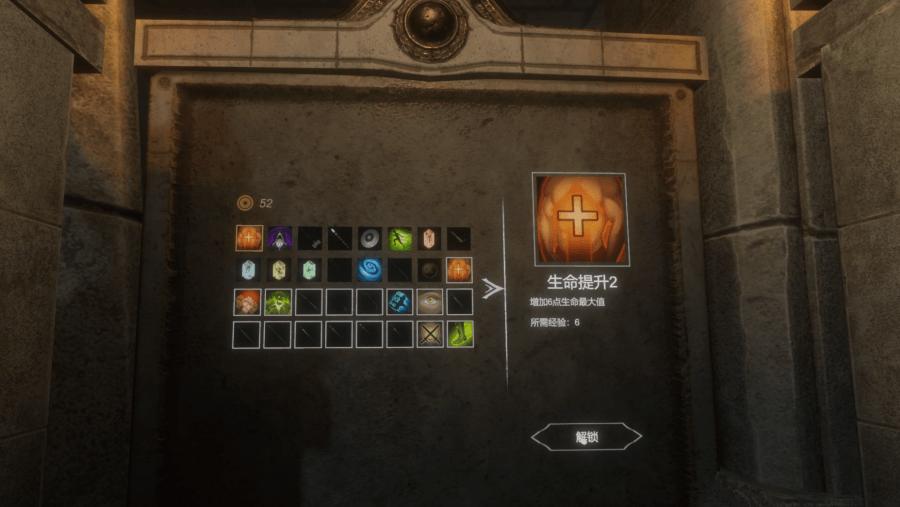Select the mint green rune stone

point(309,270)
